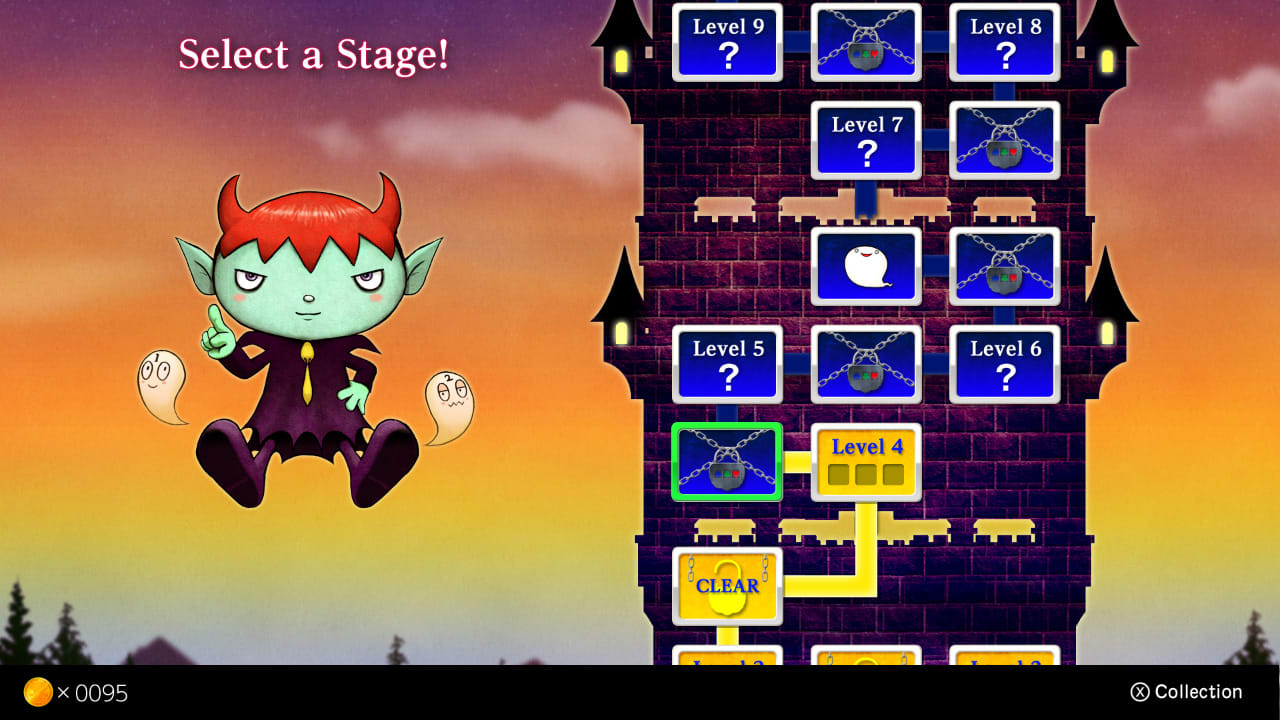1280x720 pixels.
Task: Click the locked stage beside Level 4
Action: tap(728, 462)
